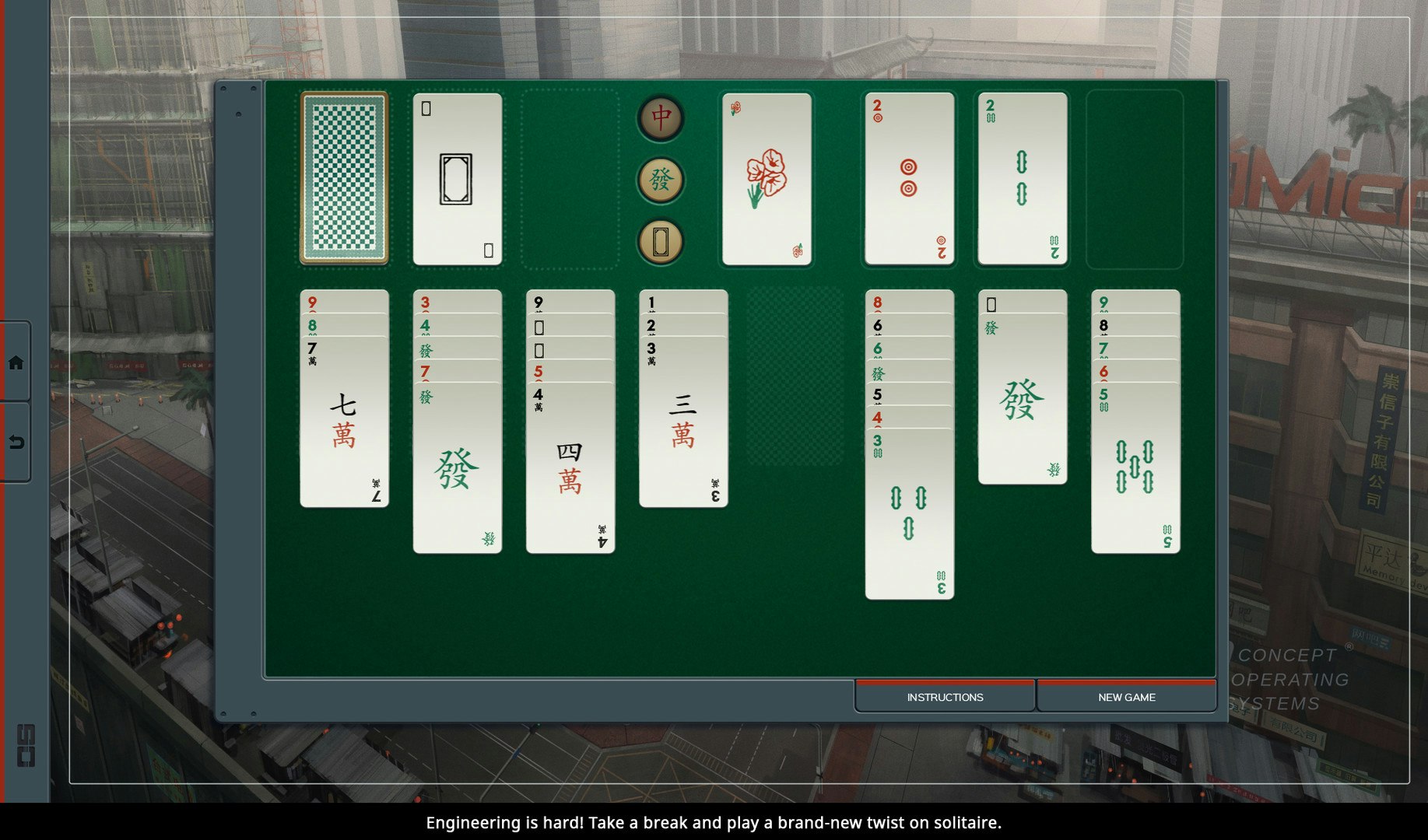Open the Instructions screen
The width and height of the screenshot is (1428, 840).
pos(944,696)
